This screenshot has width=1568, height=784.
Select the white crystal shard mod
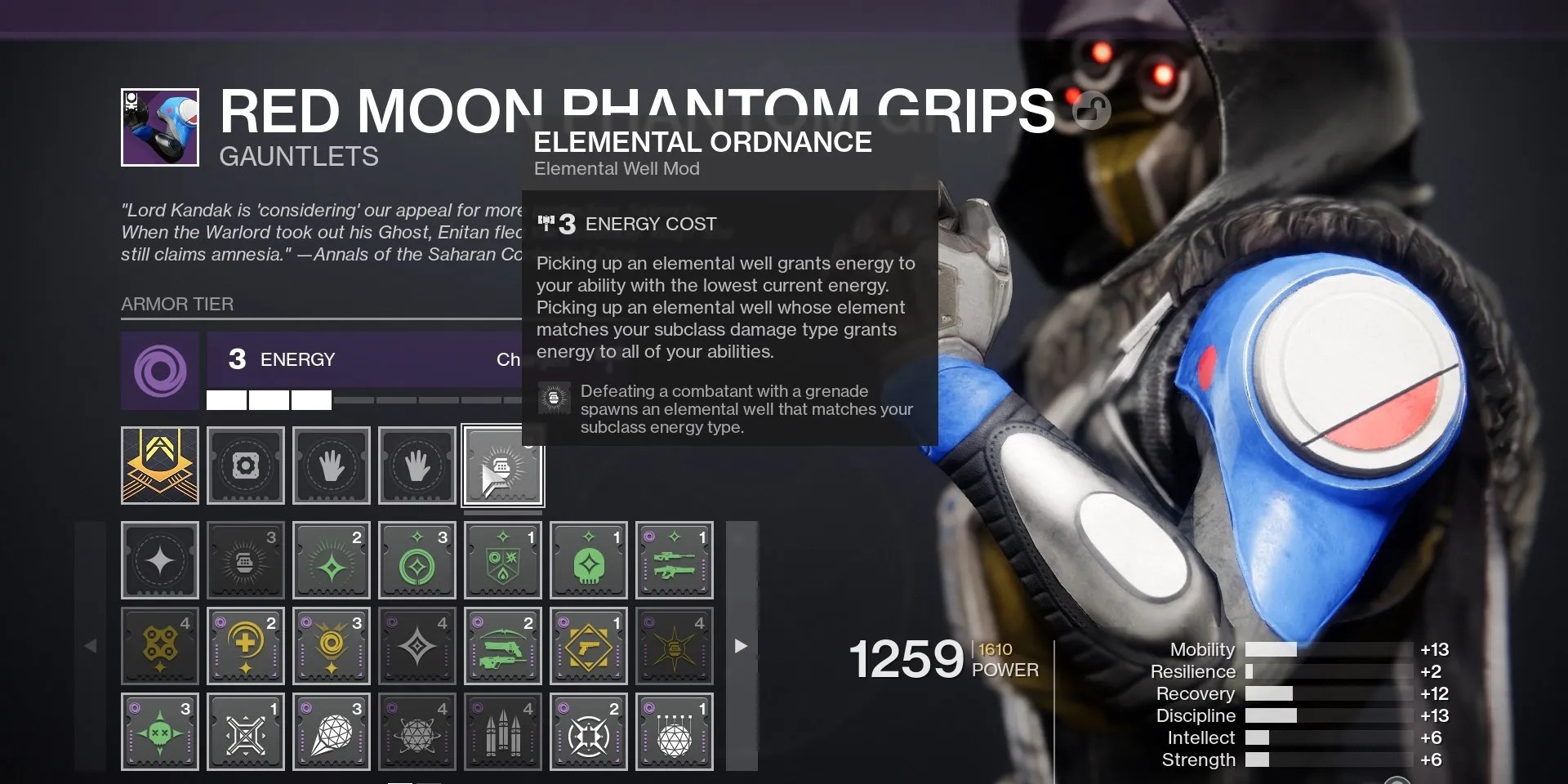[332, 732]
